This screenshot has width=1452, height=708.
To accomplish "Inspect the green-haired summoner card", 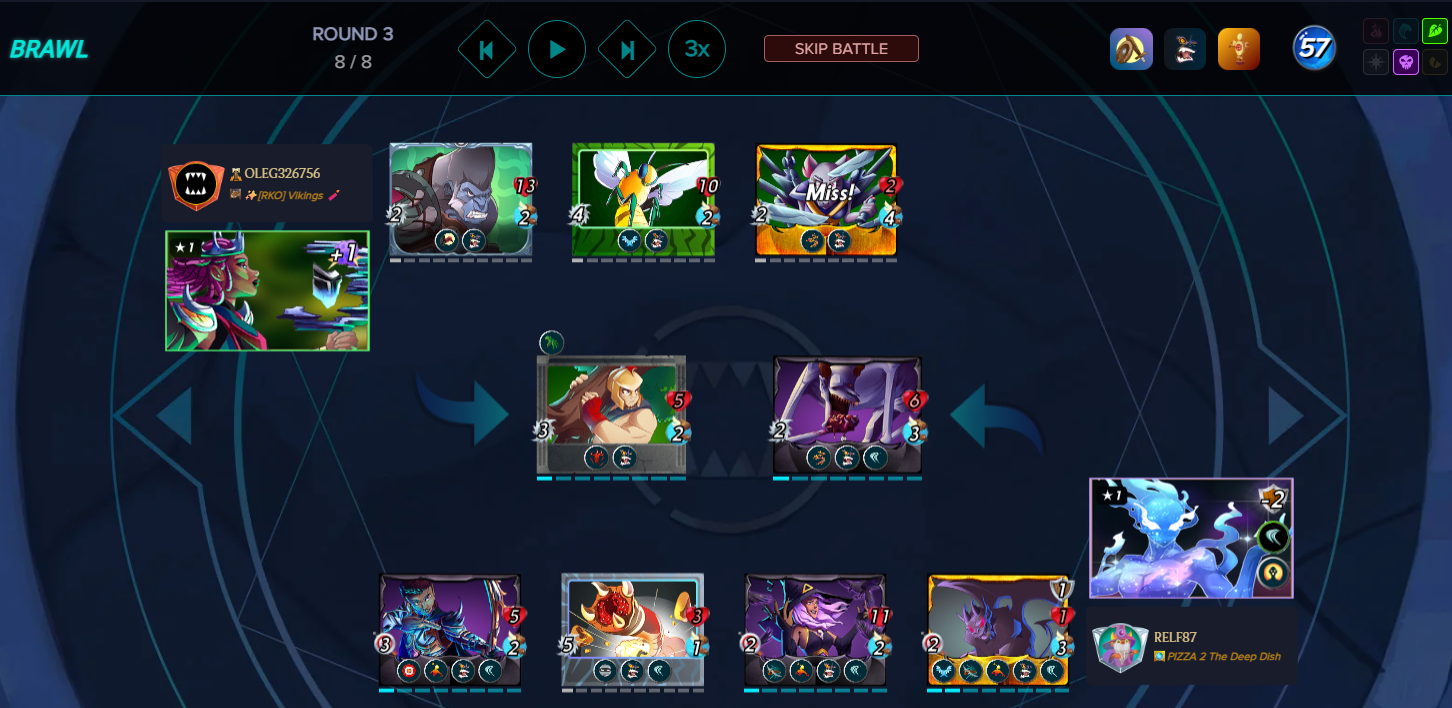I will pos(267,291).
